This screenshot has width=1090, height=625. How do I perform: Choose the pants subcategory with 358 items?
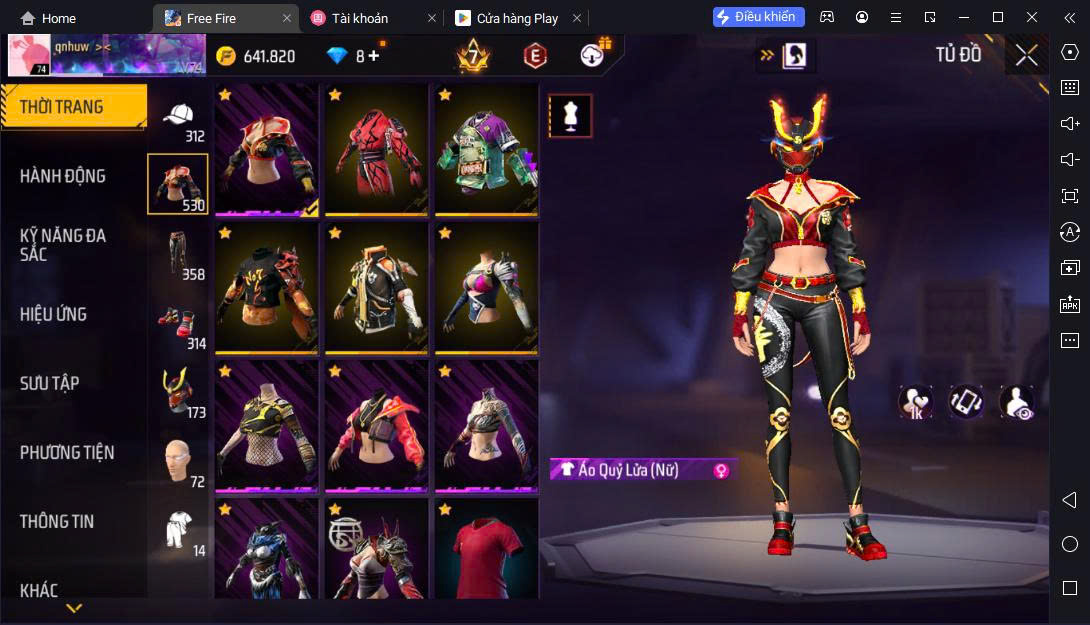click(x=179, y=254)
